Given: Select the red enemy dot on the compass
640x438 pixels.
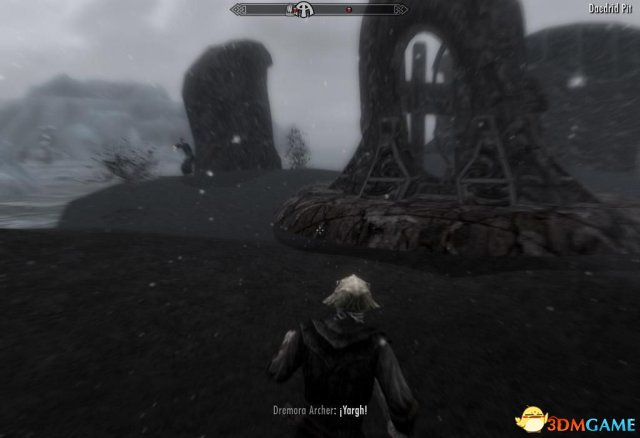Looking at the screenshot, I should [x=348, y=10].
